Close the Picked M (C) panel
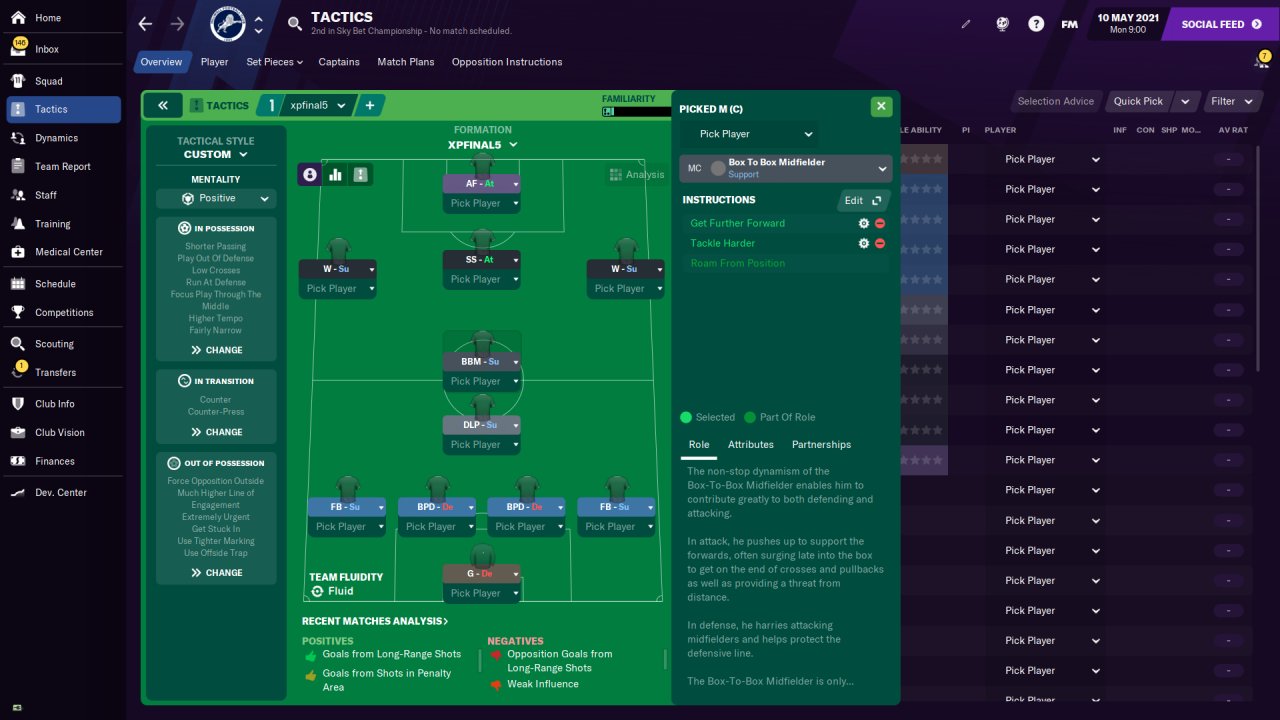This screenshot has width=1280, height=720. pos(880,106)
